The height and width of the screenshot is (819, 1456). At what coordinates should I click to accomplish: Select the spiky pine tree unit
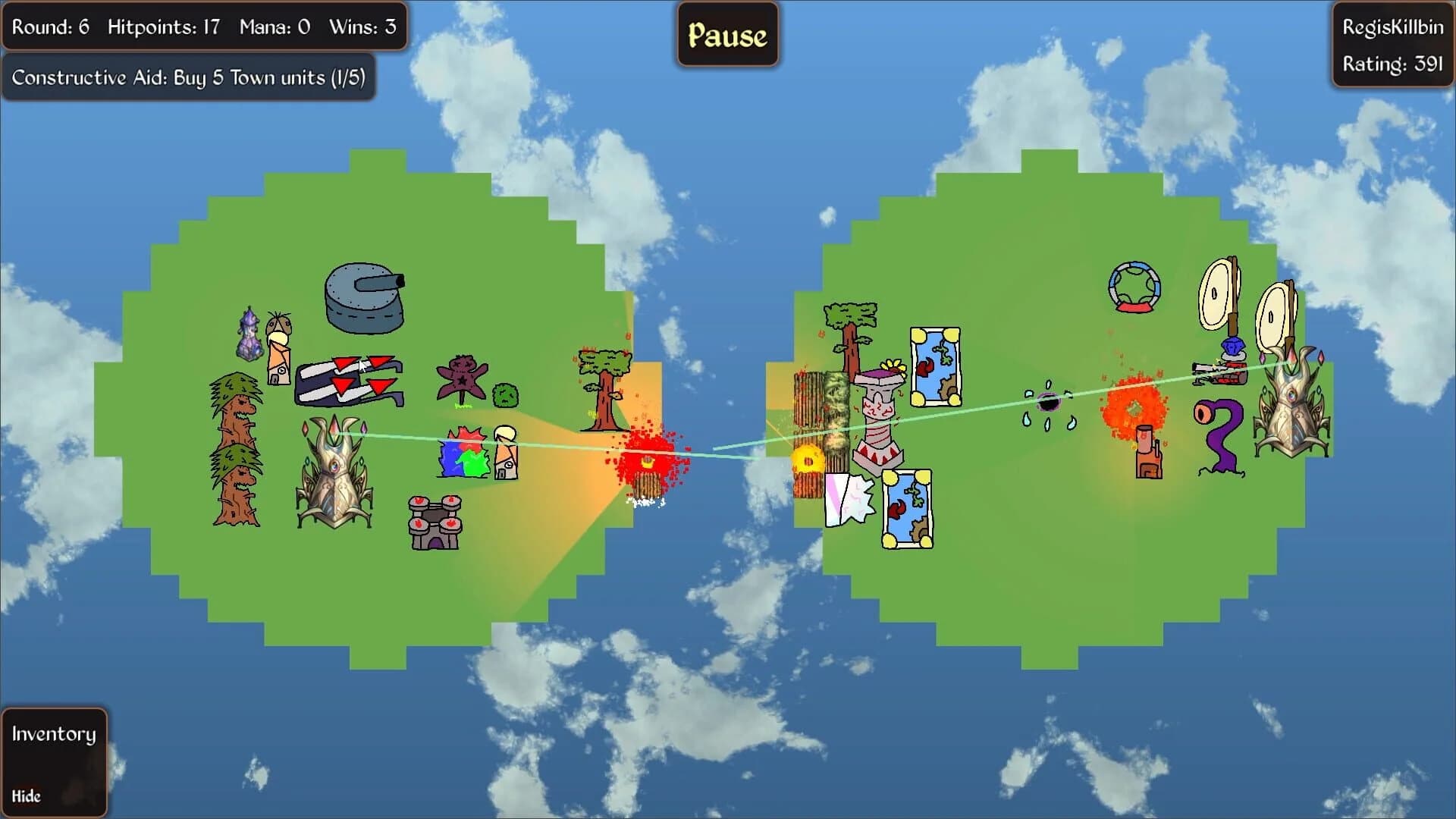(x=235, y=447)
